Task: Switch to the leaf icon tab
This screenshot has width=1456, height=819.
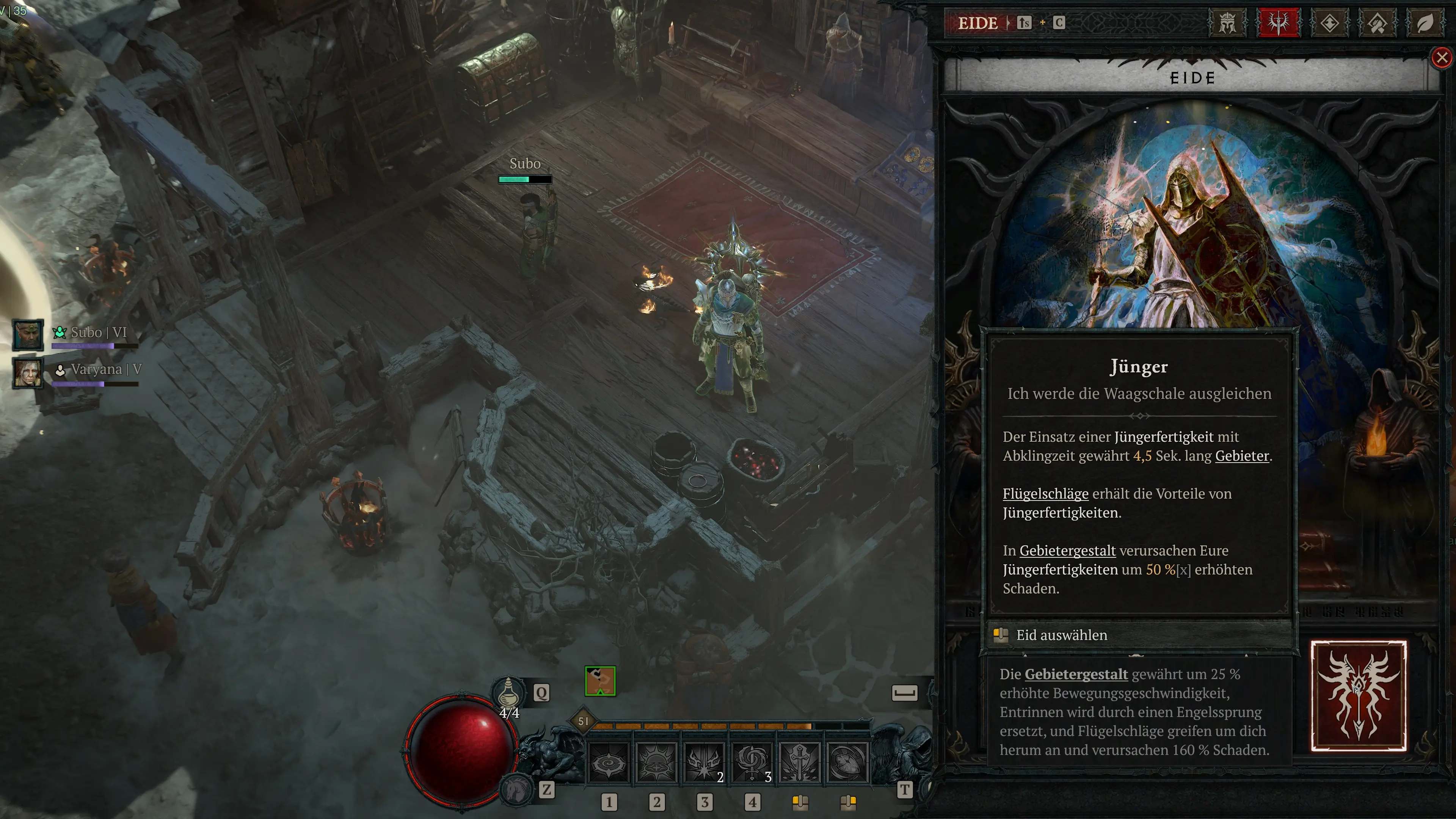Action: (x=1425, y=23)
